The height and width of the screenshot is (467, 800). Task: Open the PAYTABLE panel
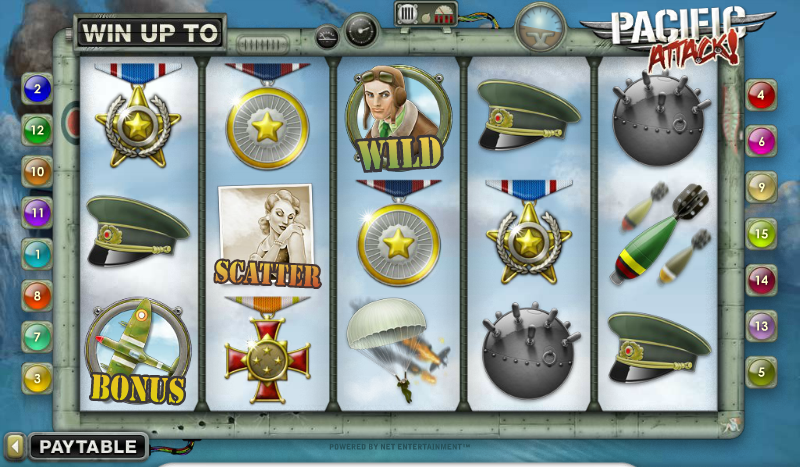[89, 446]
